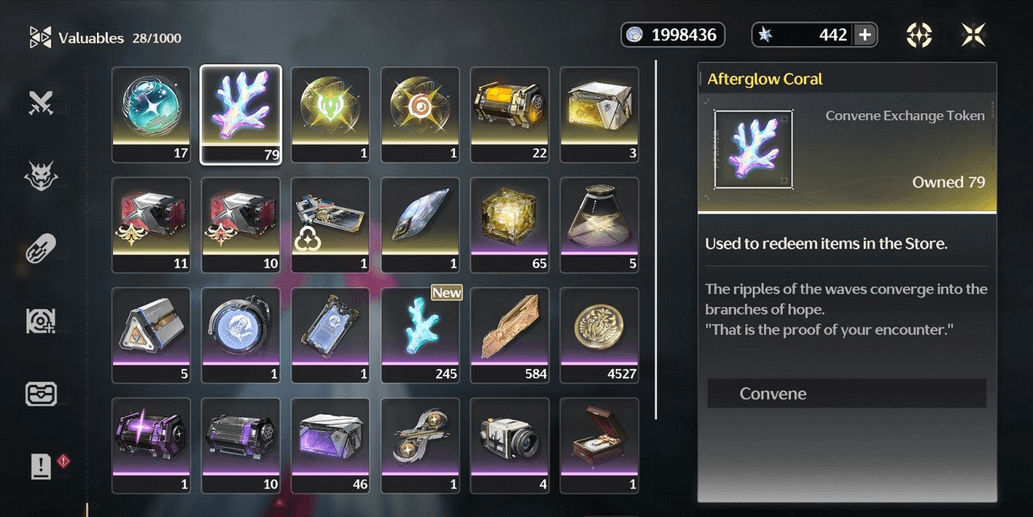Click the four-pointed compass icon in the top bar
1033x517 pixels.
pyautogui.click(x=919, y=35)
